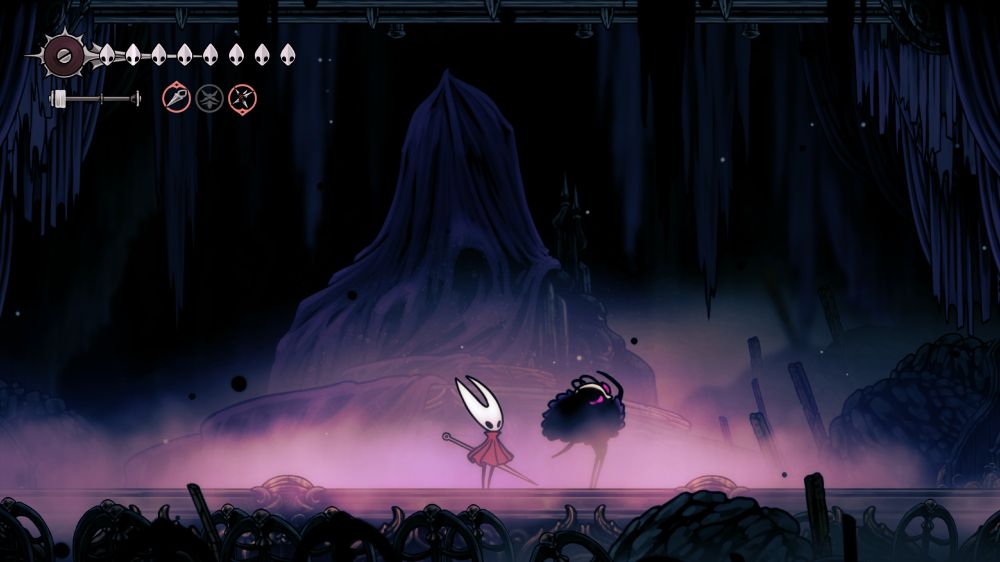
Task: Activate the crossed blades tool icon
Action: pos(242,98)
